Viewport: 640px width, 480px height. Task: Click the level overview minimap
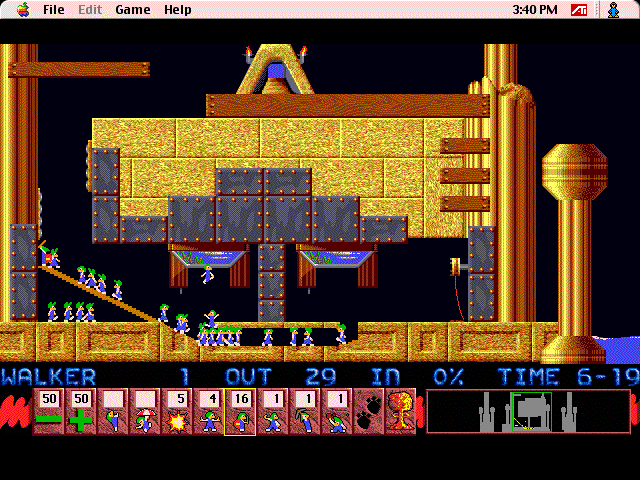[528, 411]
